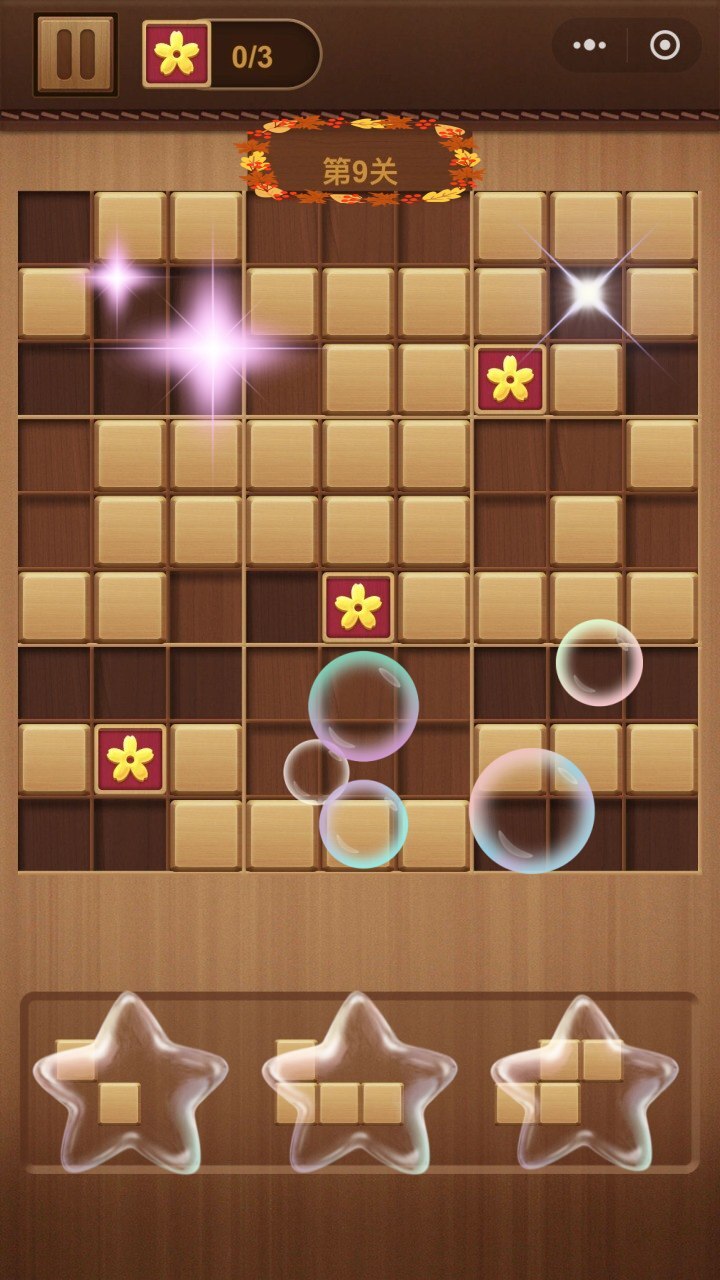
Task: Pause the game with the wooden pause button
Action: point(76,54)
